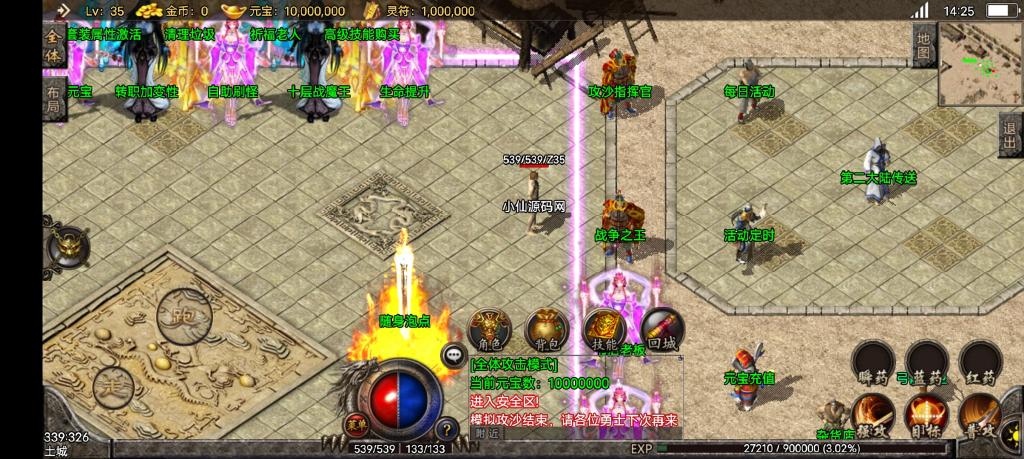The image size is (1024, 459).
Task: Select the 蓝药 mana potion slot
Action: pos(926,362)
